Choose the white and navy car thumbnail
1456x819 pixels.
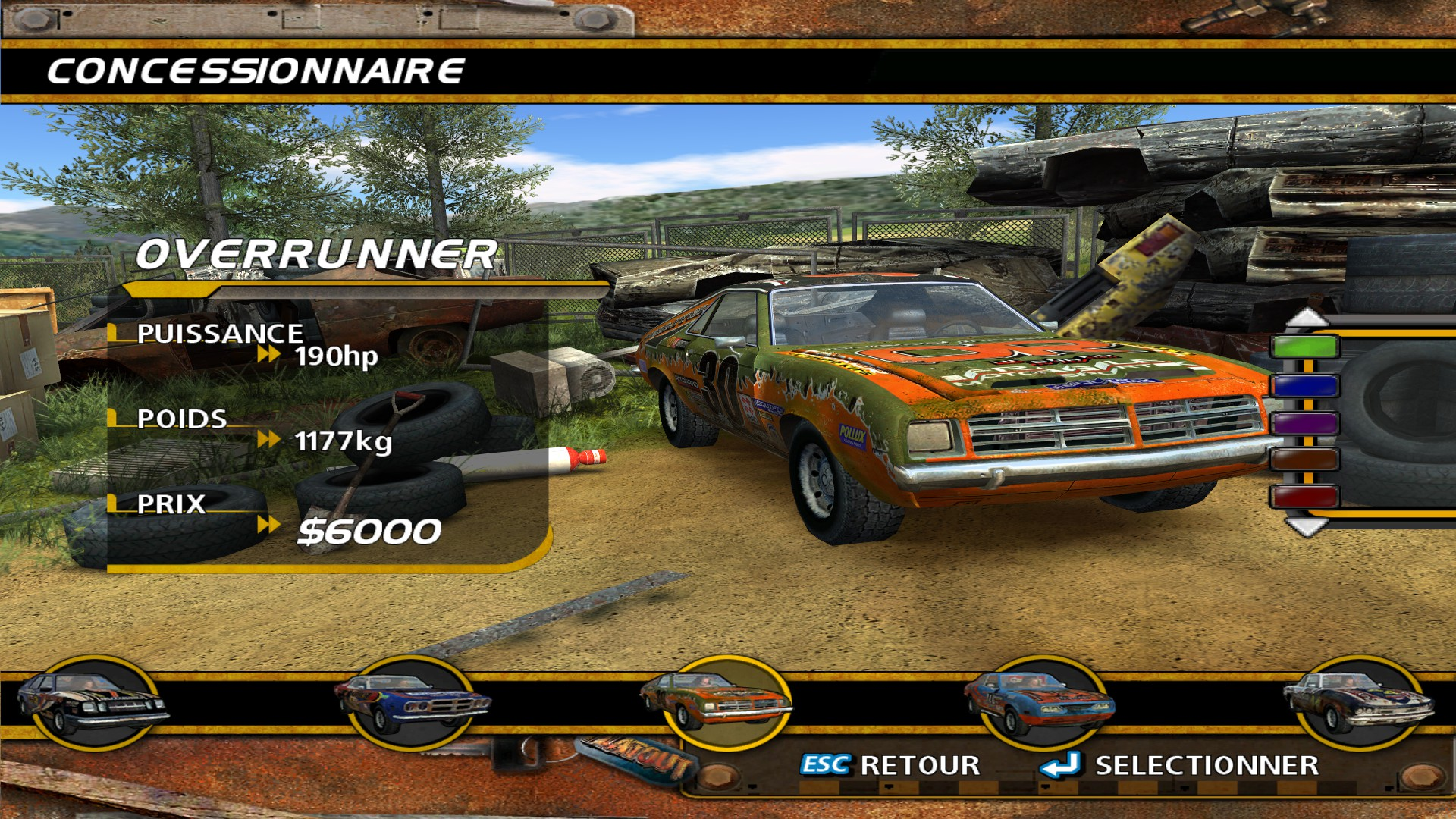coord(1359,703)
